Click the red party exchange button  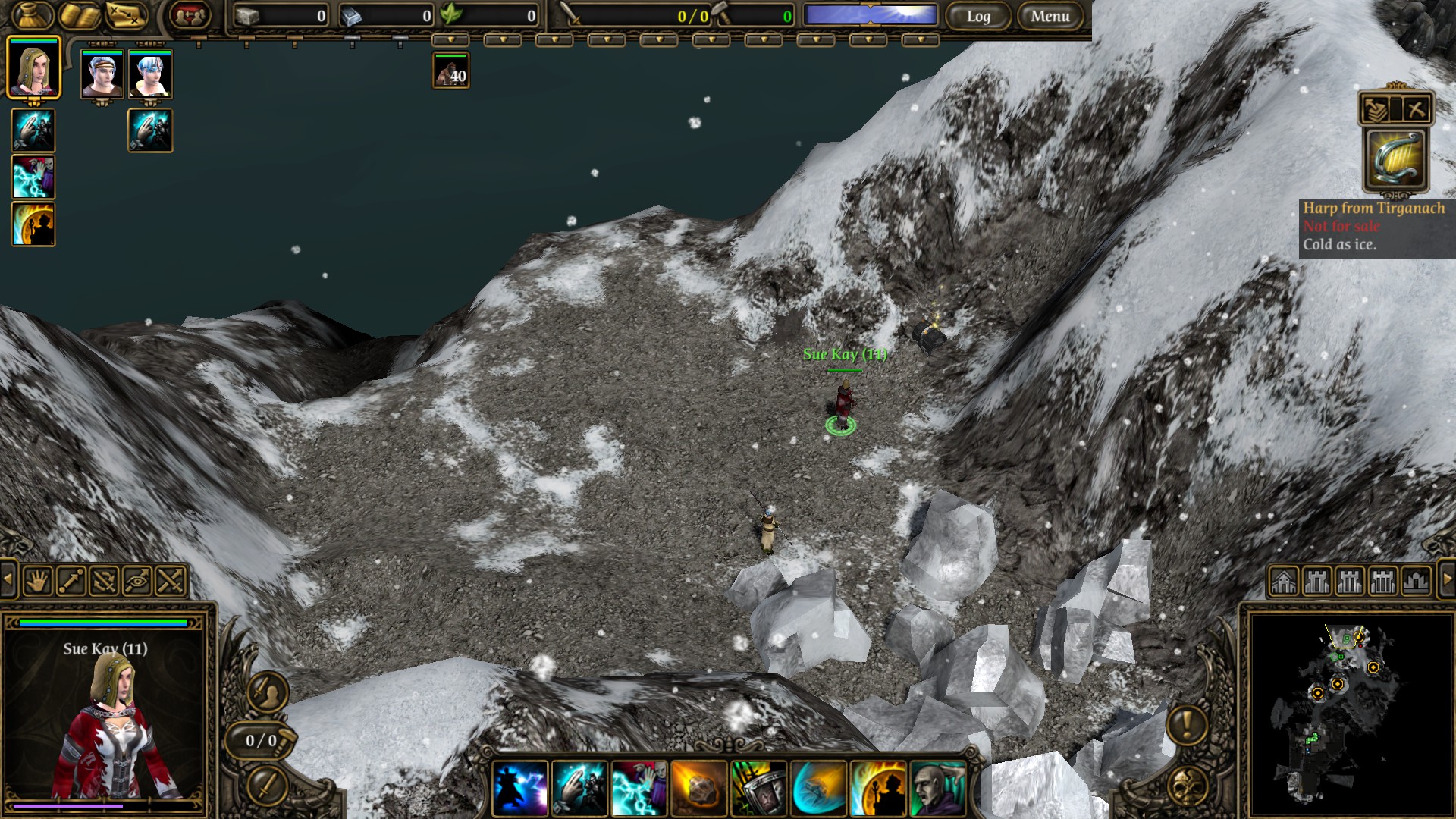pos(190,15)
